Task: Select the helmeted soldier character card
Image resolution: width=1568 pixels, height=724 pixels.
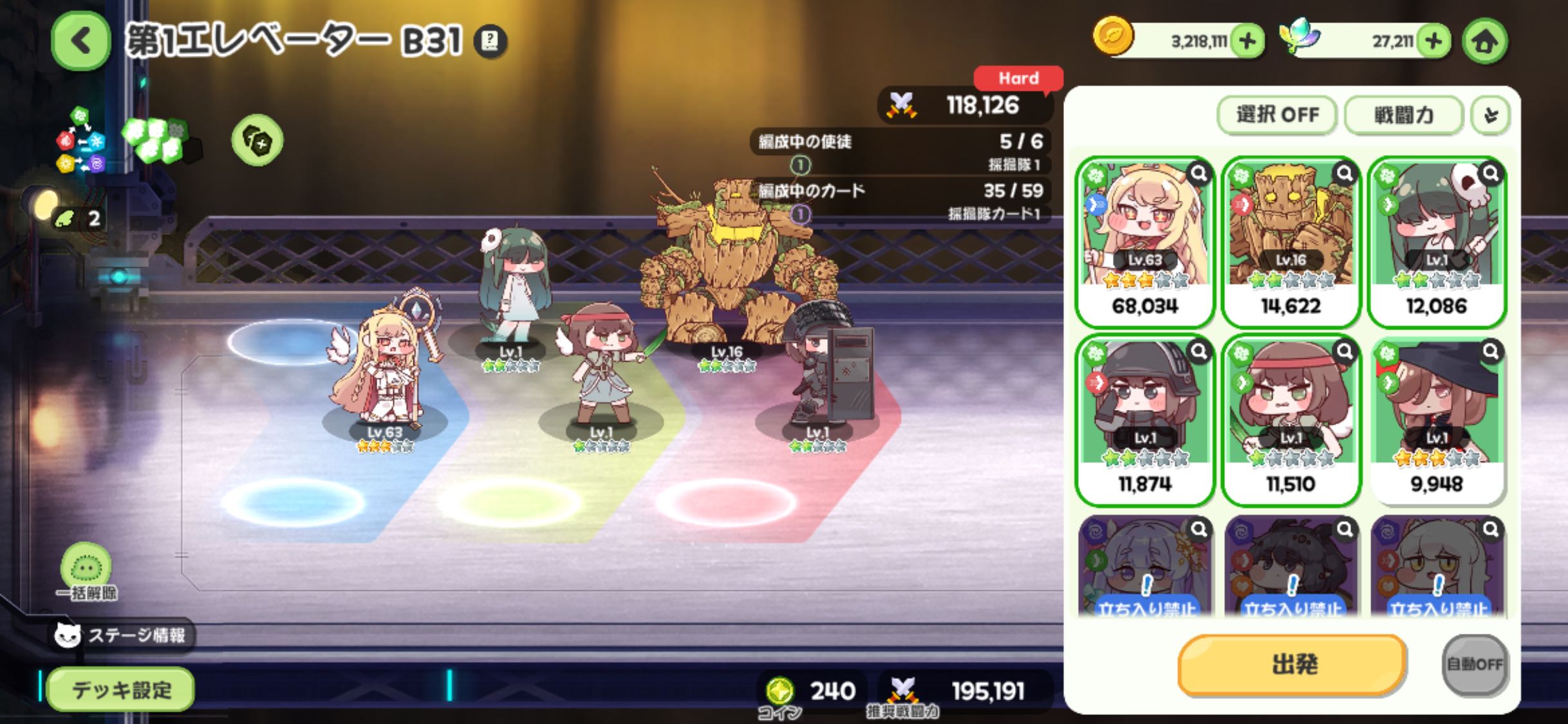Action: tap(1144, 420)
